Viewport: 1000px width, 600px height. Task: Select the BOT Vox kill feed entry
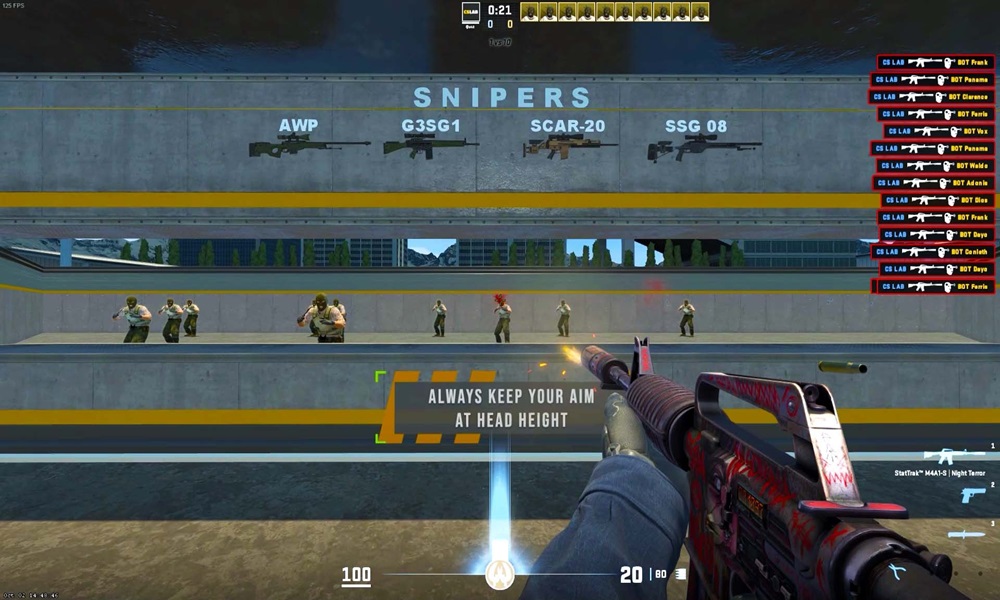(x=938, y=131)
